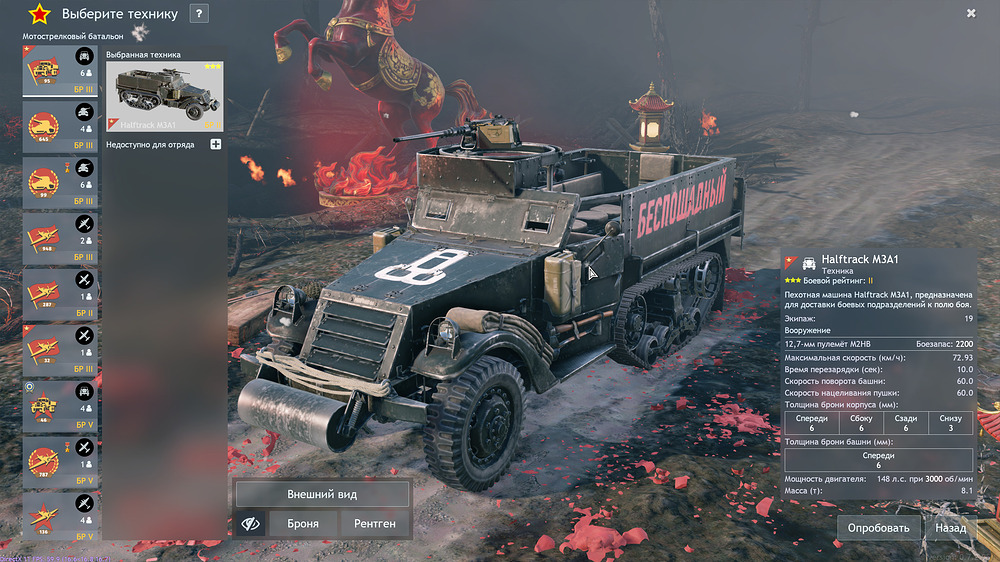1000x562 pixels.
Task: Choose the aircraft squad numbered 287
Action: (62, 295)
